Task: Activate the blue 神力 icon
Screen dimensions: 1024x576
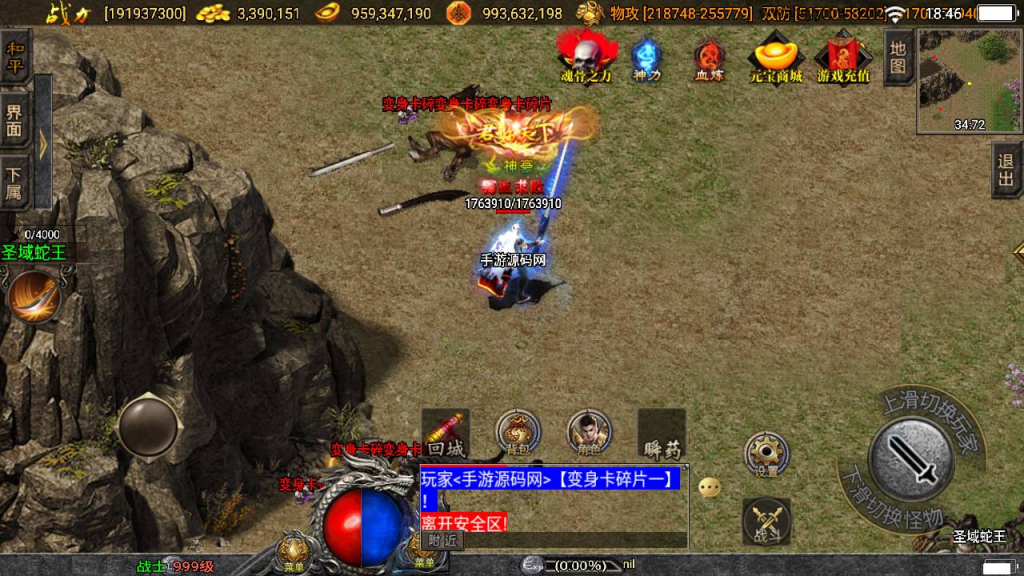Action: [646, 58]
